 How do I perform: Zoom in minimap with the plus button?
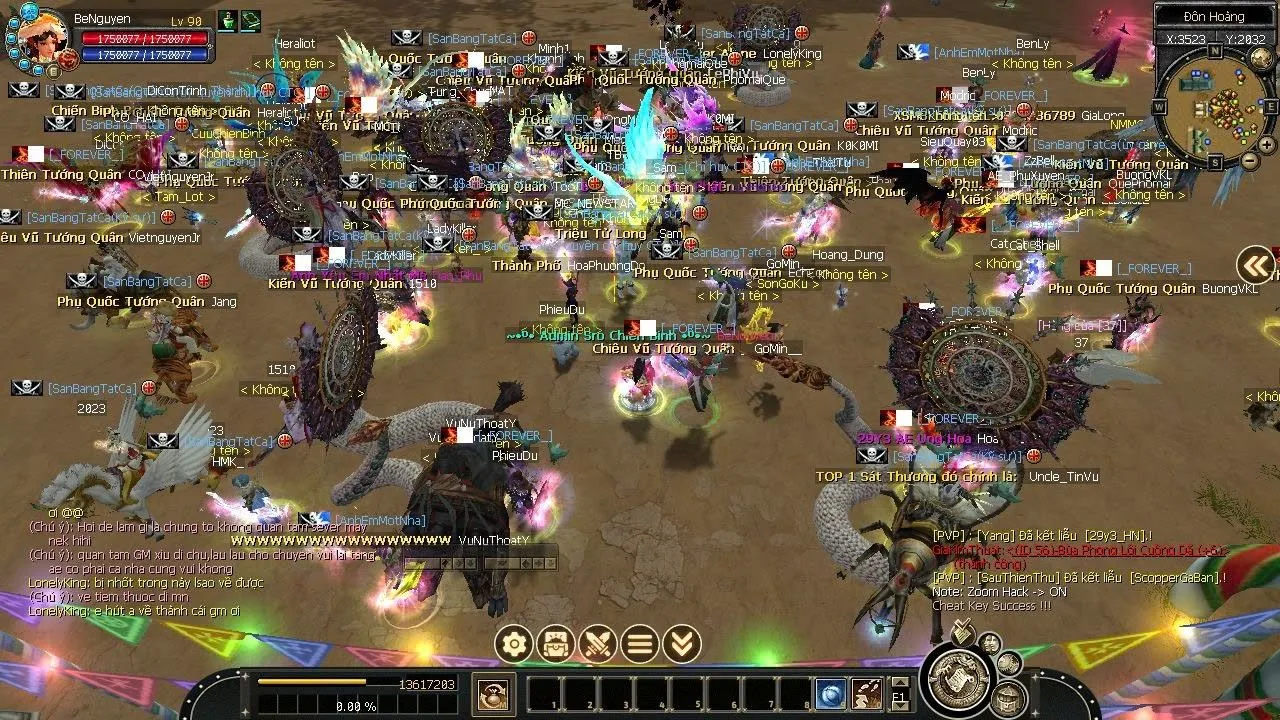coord(1266,145)
